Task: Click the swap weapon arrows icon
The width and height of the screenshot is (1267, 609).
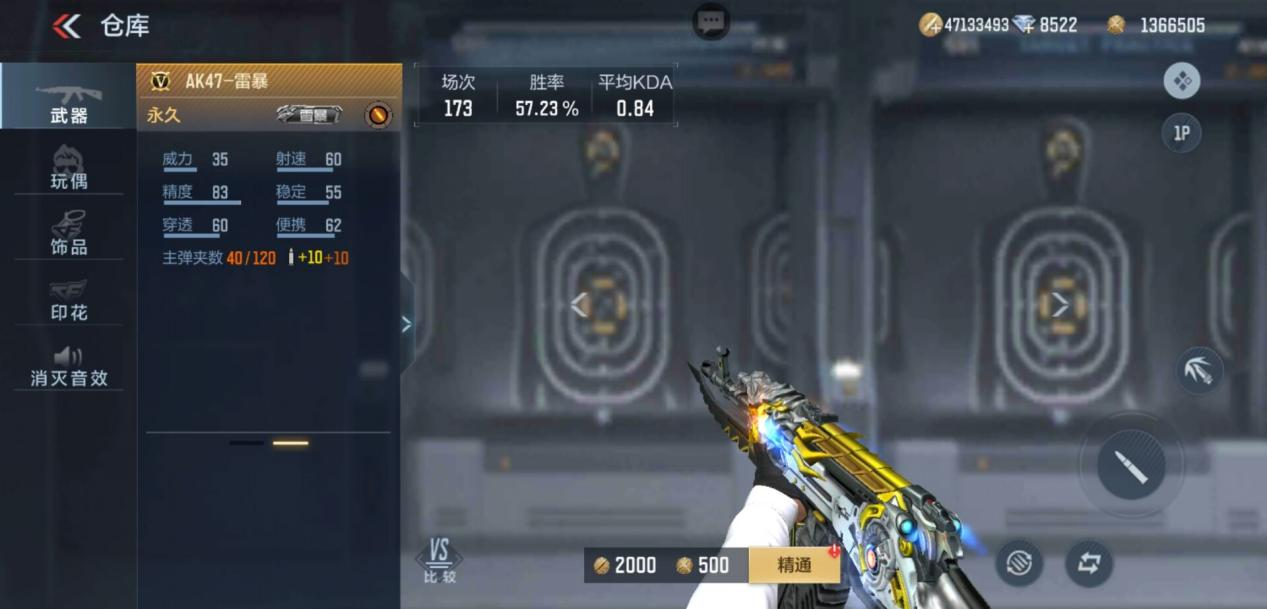Action: pos(1088,563)
